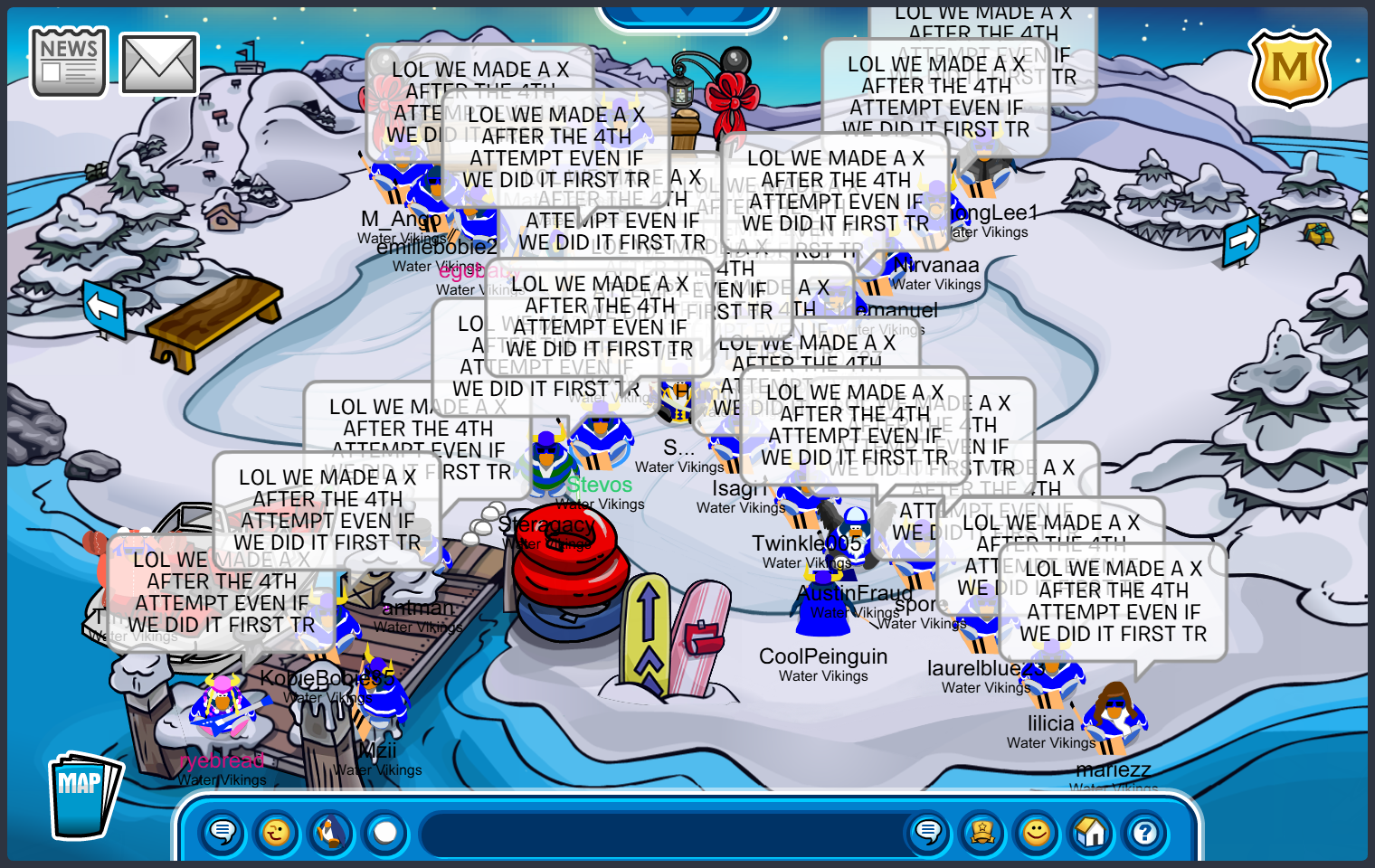
Task: Go to your igloo with the house icon
Action: tap(1091, 832)
